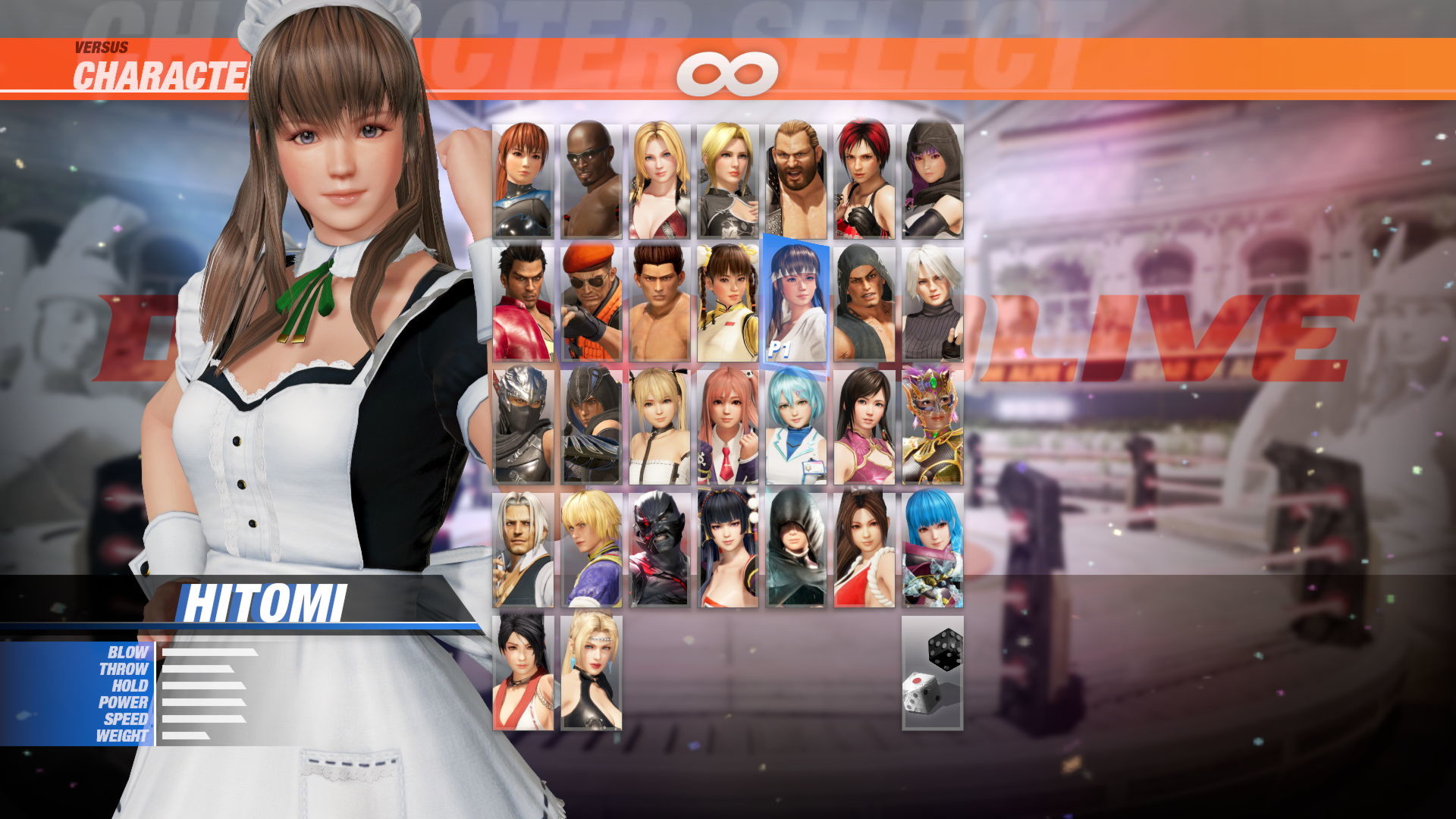Click Hitomi's portrait marked P1
The height and width of the screenshot is (819, 1456).
point(794,303)
